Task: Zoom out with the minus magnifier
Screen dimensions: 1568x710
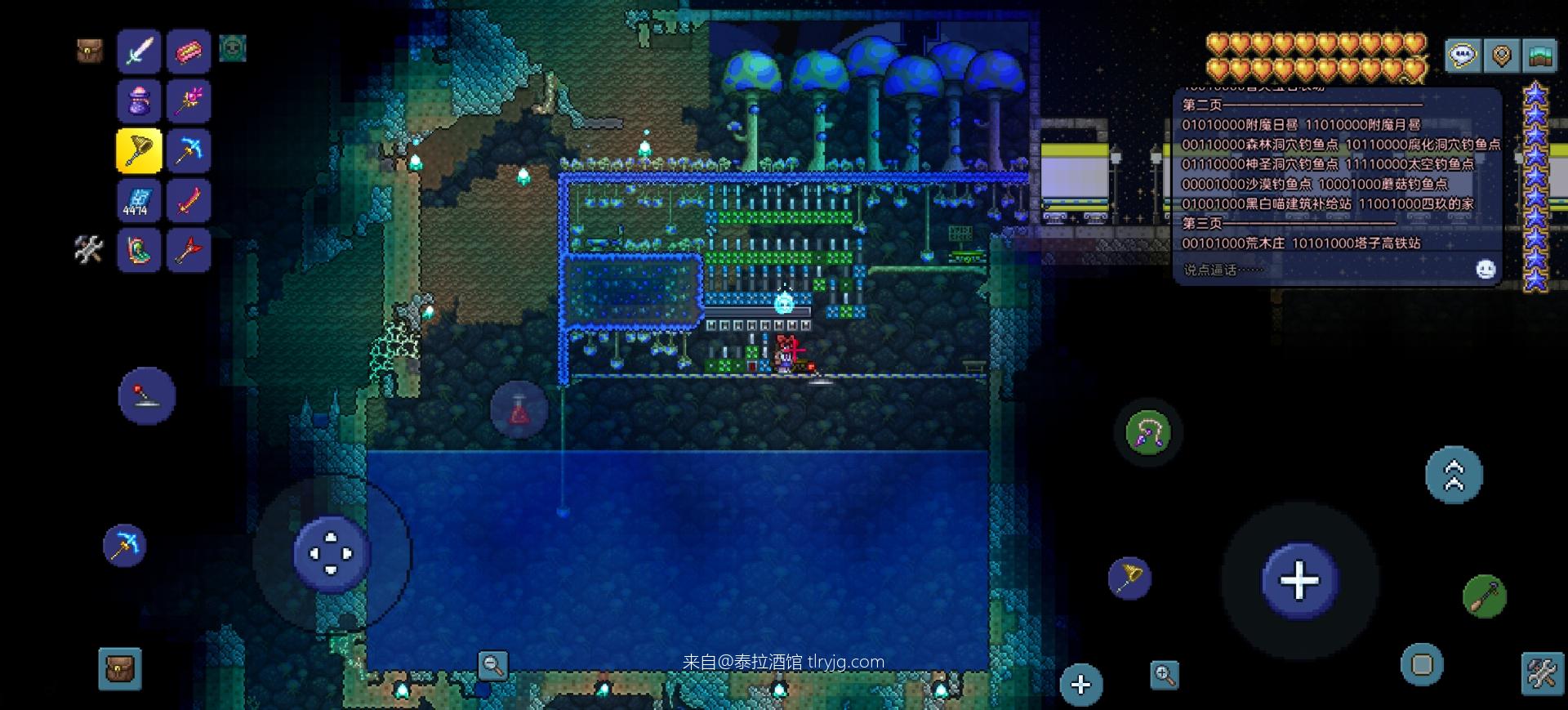Action: [492, 665]
